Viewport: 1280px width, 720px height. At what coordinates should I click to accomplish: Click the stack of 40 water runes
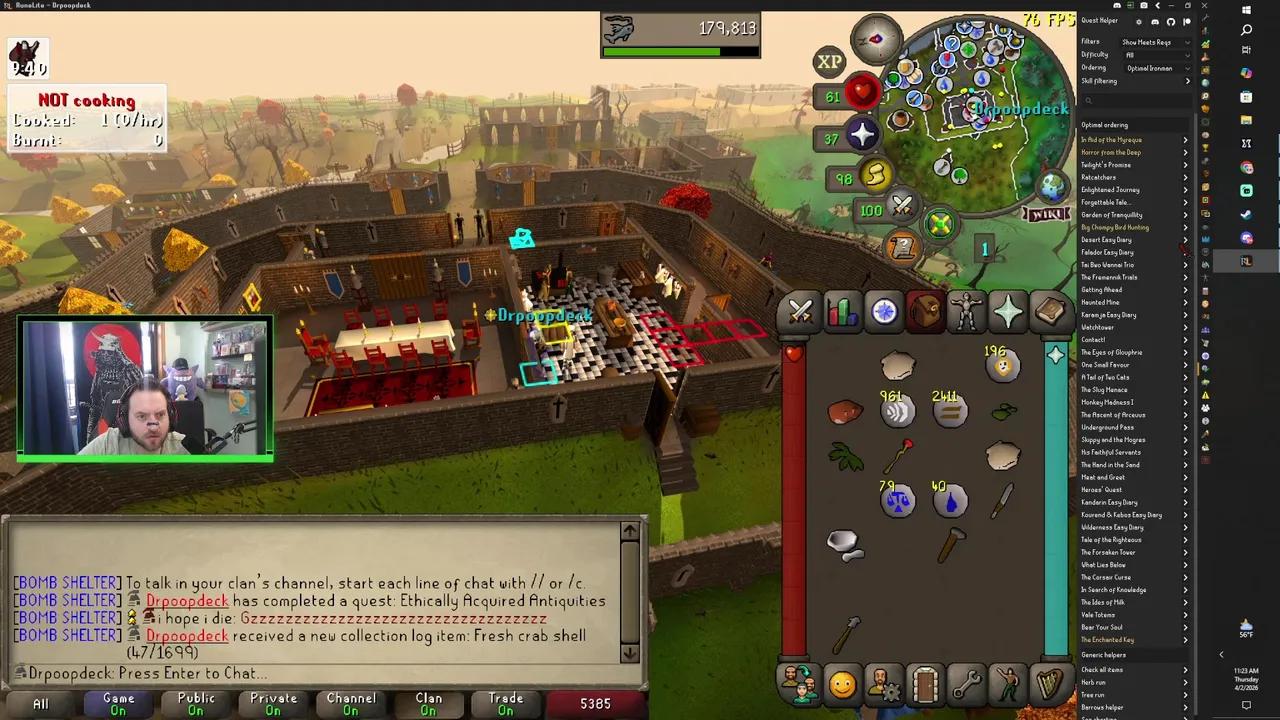[949, 499]
